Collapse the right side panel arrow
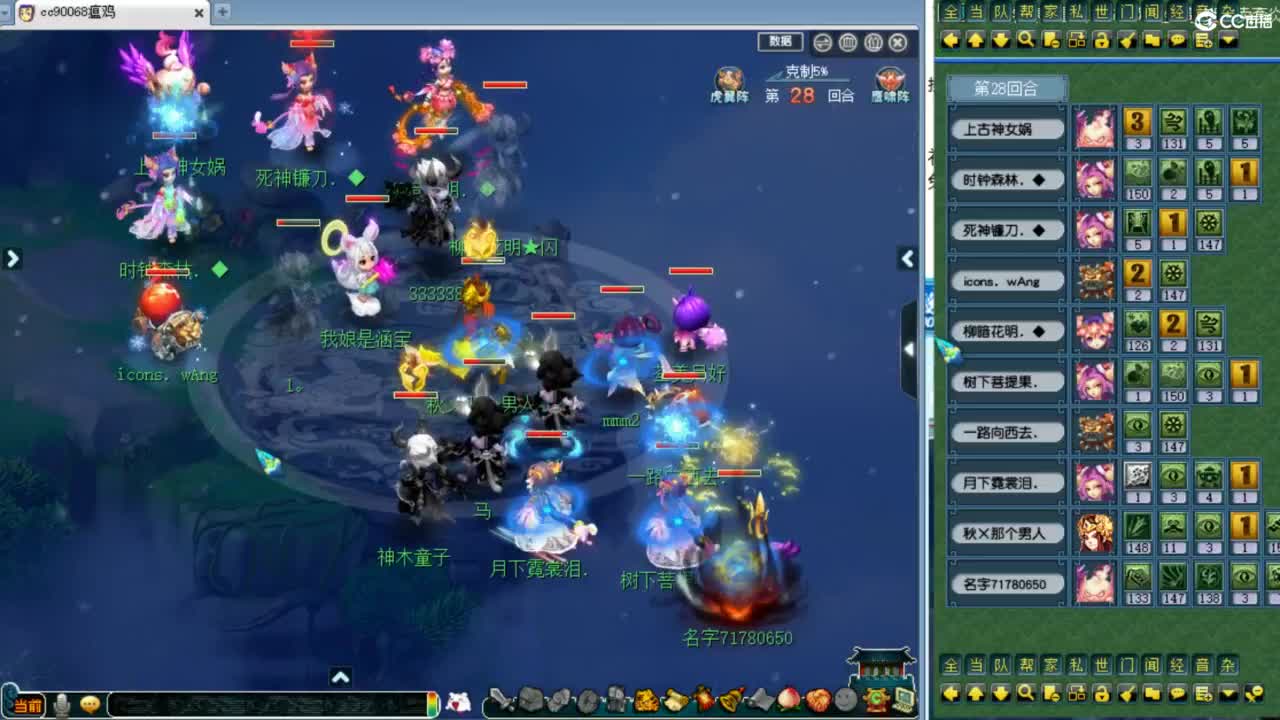The height and width of the screenshot is (720, 1280). point(907,258)
